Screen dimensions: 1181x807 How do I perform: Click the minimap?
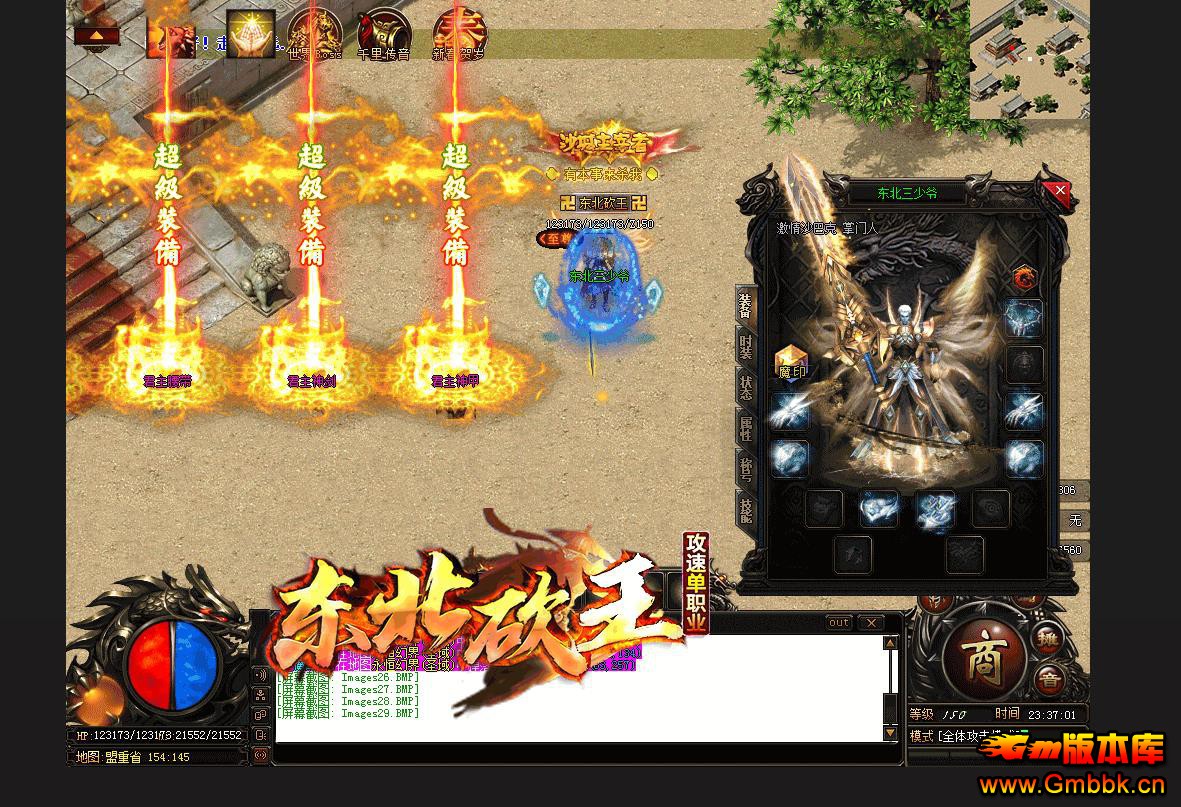1028,60
